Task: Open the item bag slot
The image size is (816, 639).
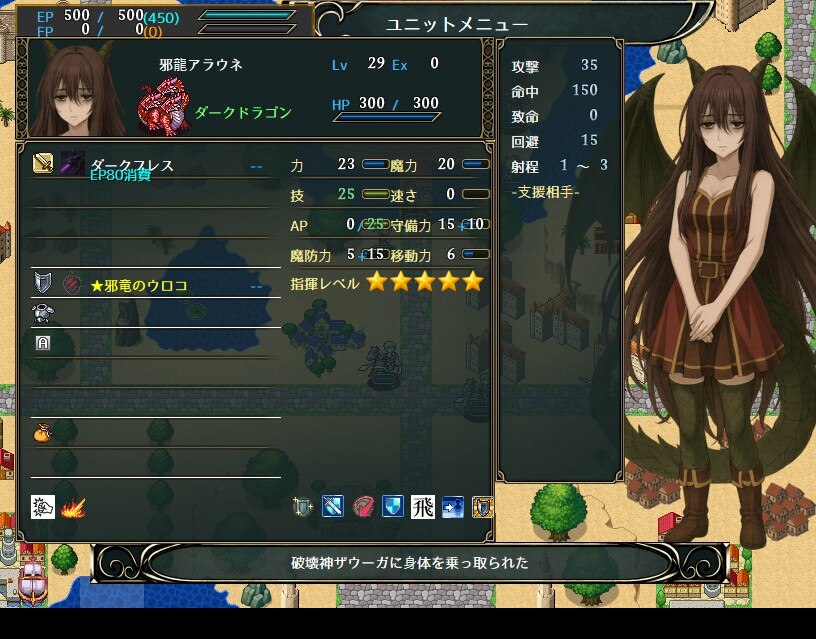Action: [x=150, y=433]
